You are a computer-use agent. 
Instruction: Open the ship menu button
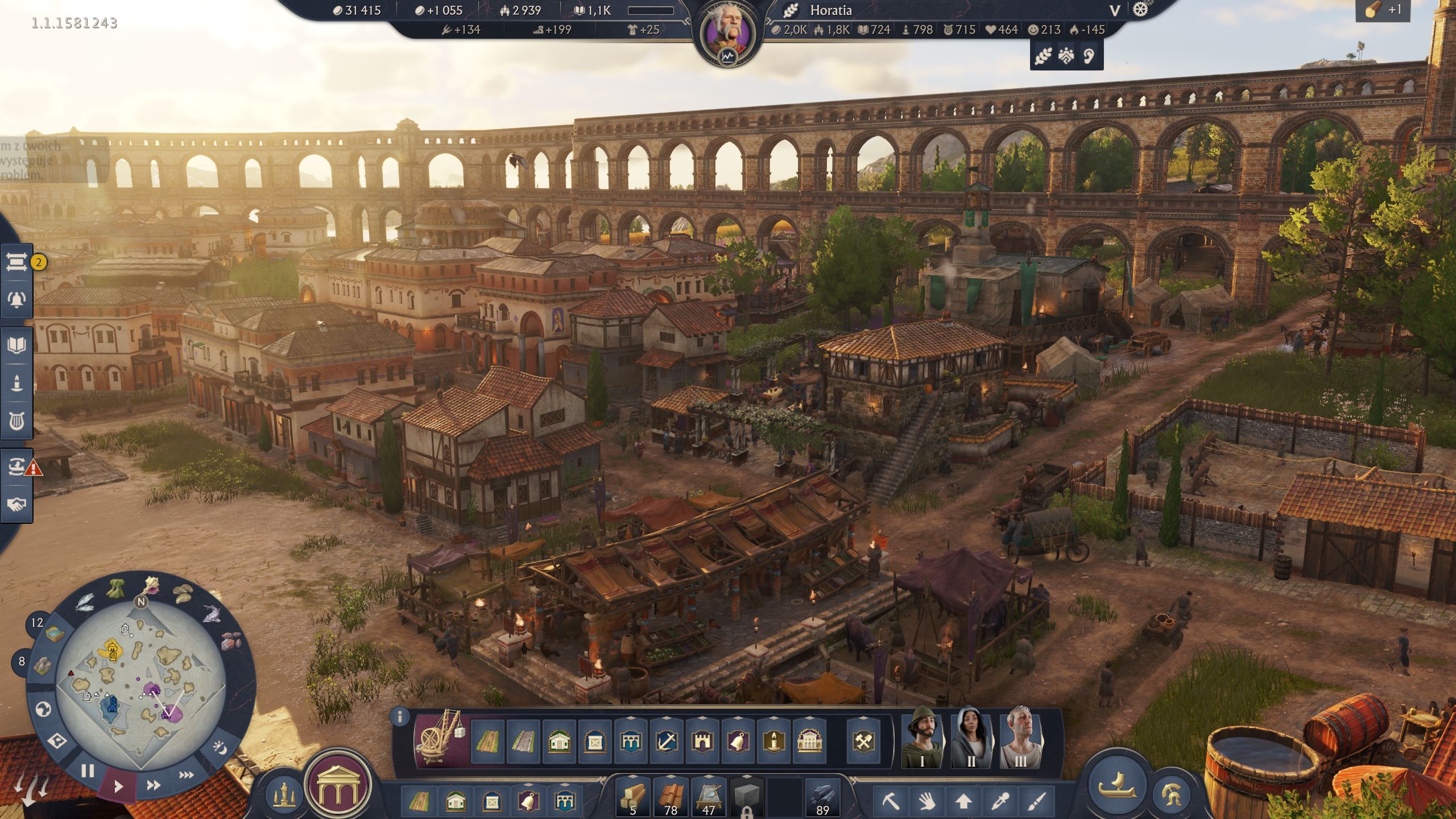click(x=1116, y=785)
